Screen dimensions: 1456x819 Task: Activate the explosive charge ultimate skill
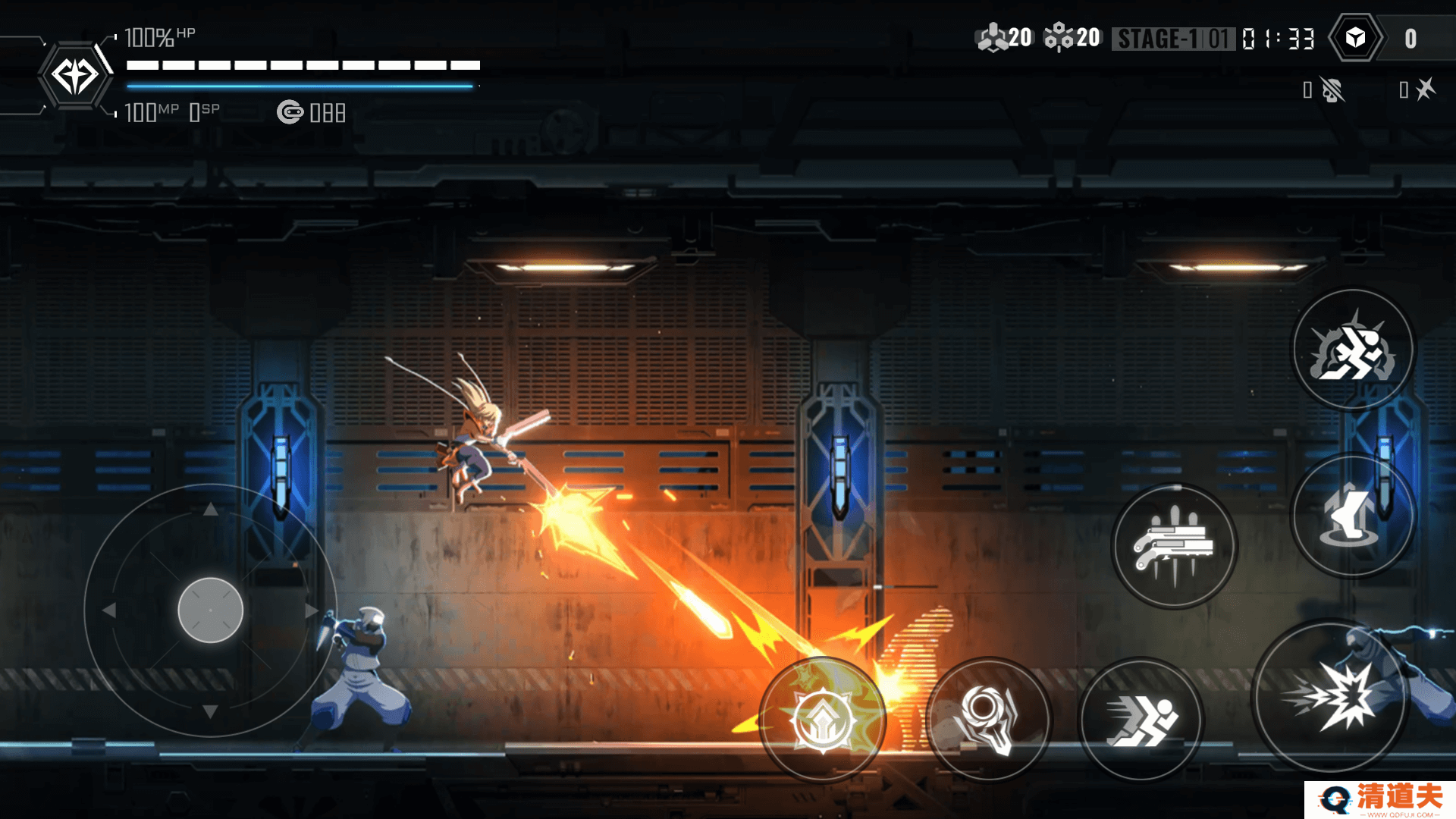tap(1354, 350)
